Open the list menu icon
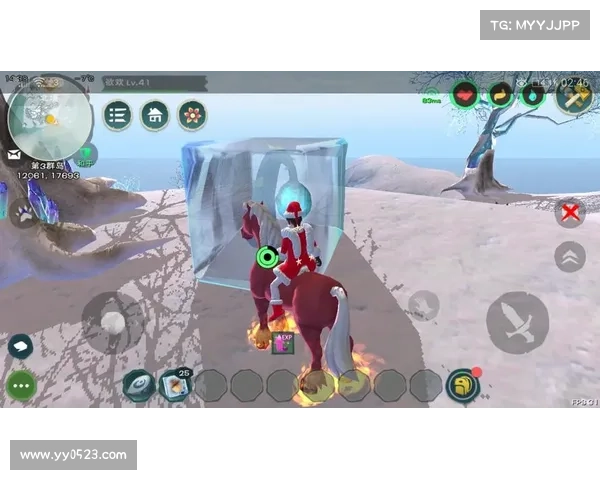Screen dimensions: 600x480 [118, 115]
